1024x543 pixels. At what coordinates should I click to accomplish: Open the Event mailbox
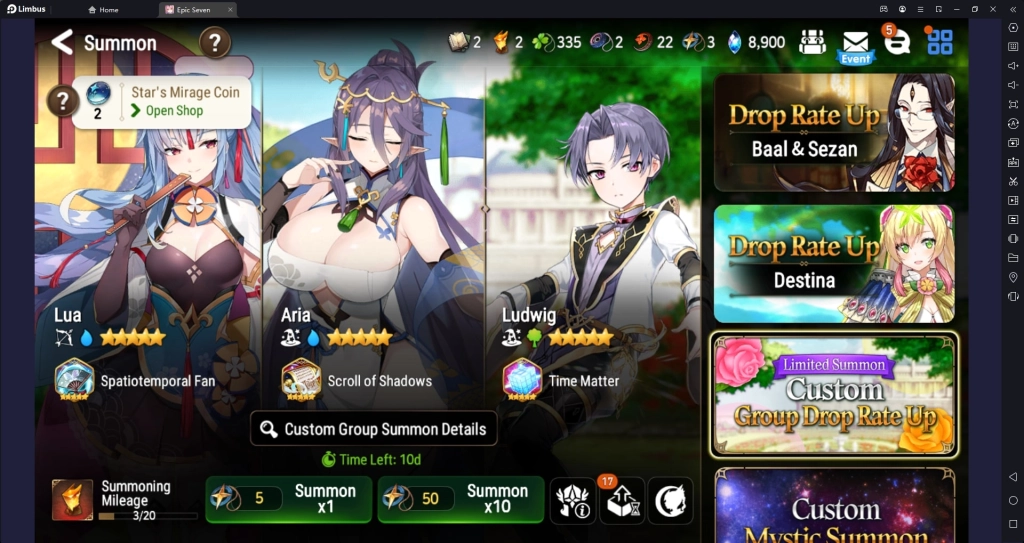(x=855, y=45)
